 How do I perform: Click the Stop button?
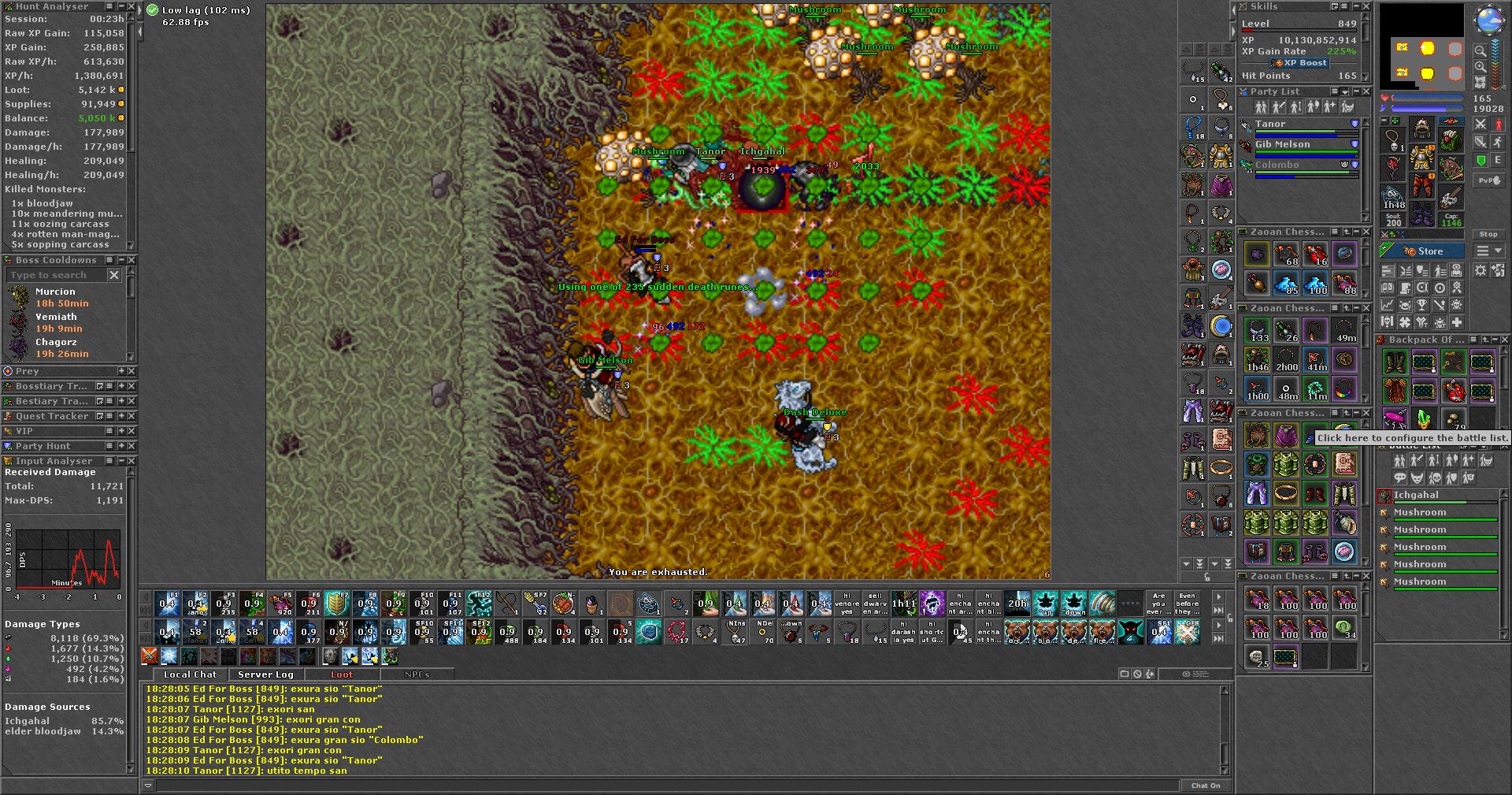point(1488,234)
